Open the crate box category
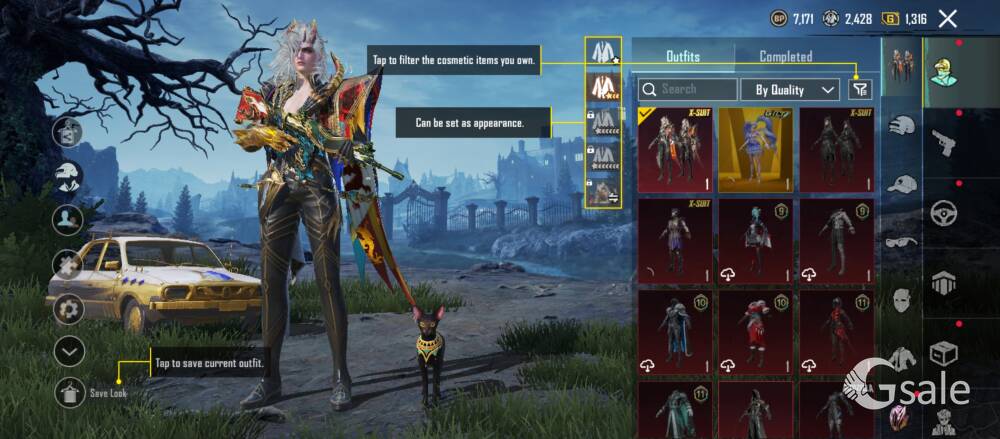 [x=943, y=353]
